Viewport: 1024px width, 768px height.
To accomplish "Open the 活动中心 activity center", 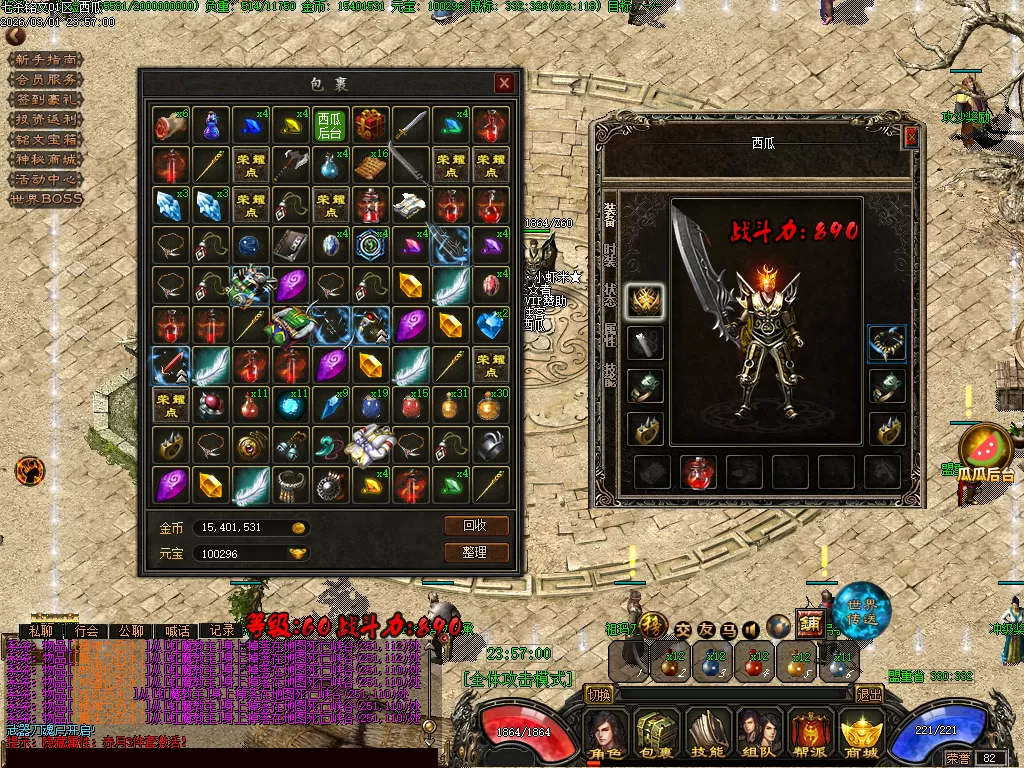I will pyautogui.click(x=46, y=179).
